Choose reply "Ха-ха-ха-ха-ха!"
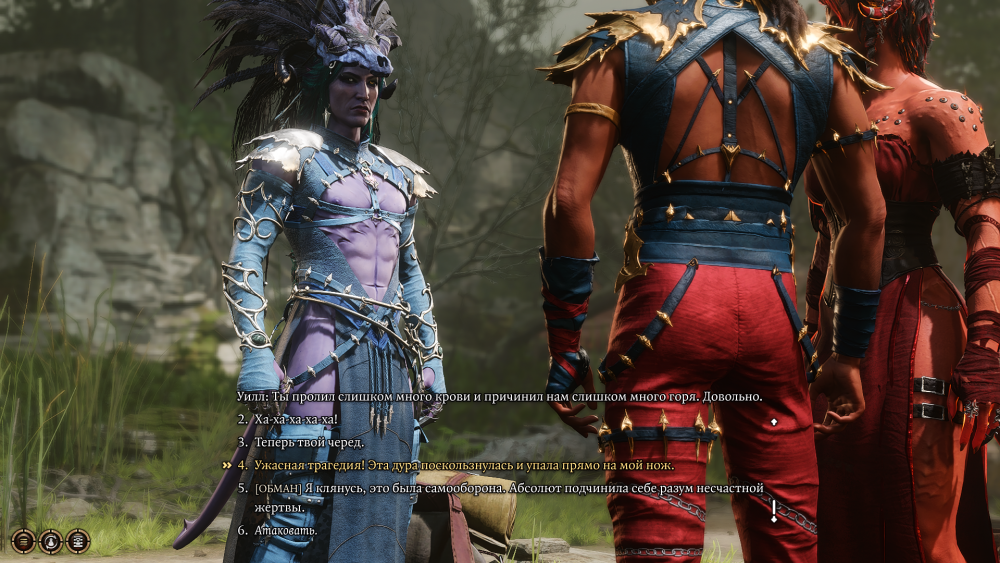1000x563 pixels. pos(296,419)
